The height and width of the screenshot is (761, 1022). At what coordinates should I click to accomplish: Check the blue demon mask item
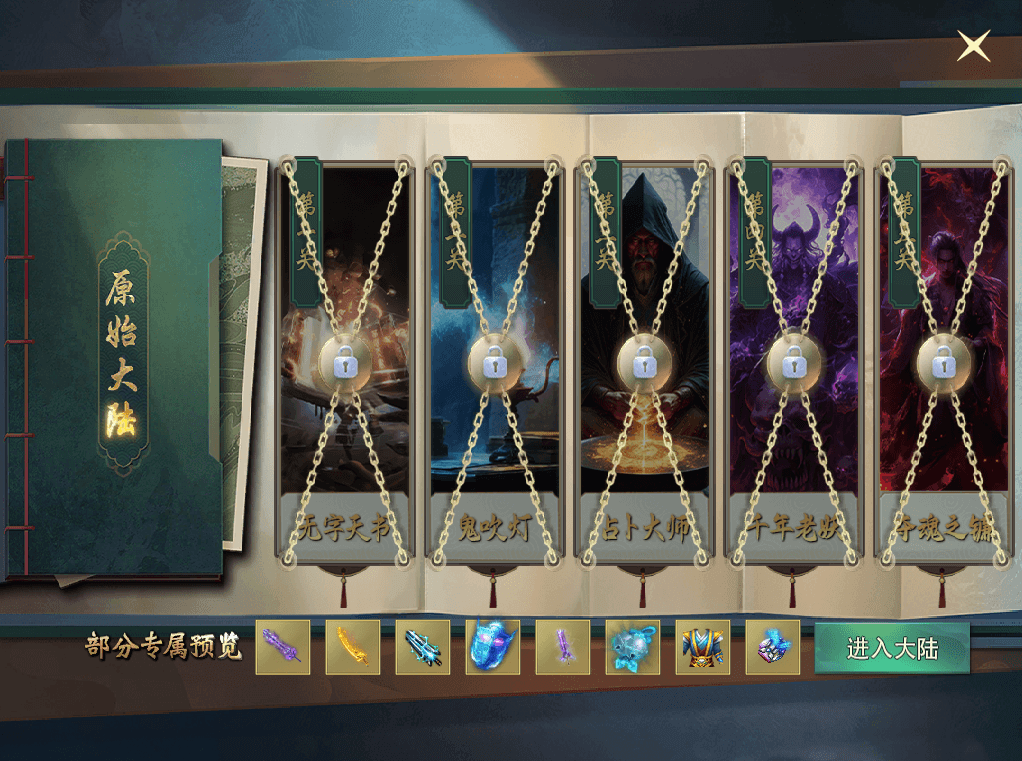pyautogui.click(x=493, y=648)
